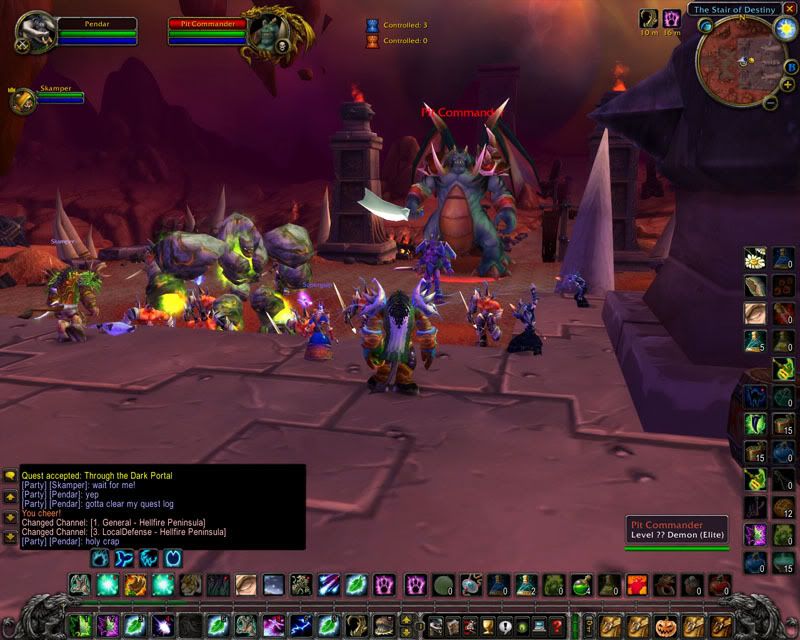Open the chat speech bubble menu

(10, 475)
